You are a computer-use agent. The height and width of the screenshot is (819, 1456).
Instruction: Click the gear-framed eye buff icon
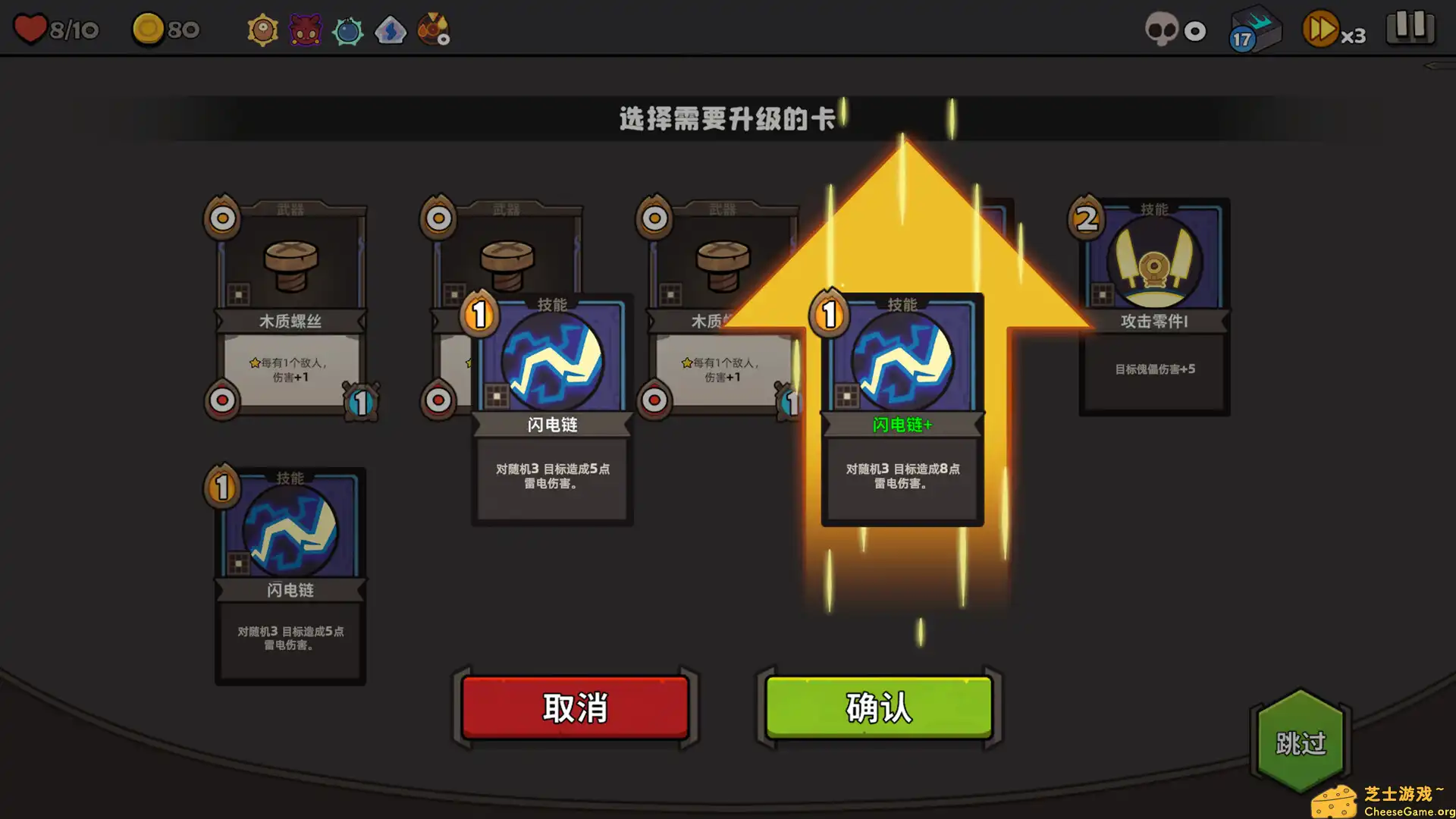262,29
